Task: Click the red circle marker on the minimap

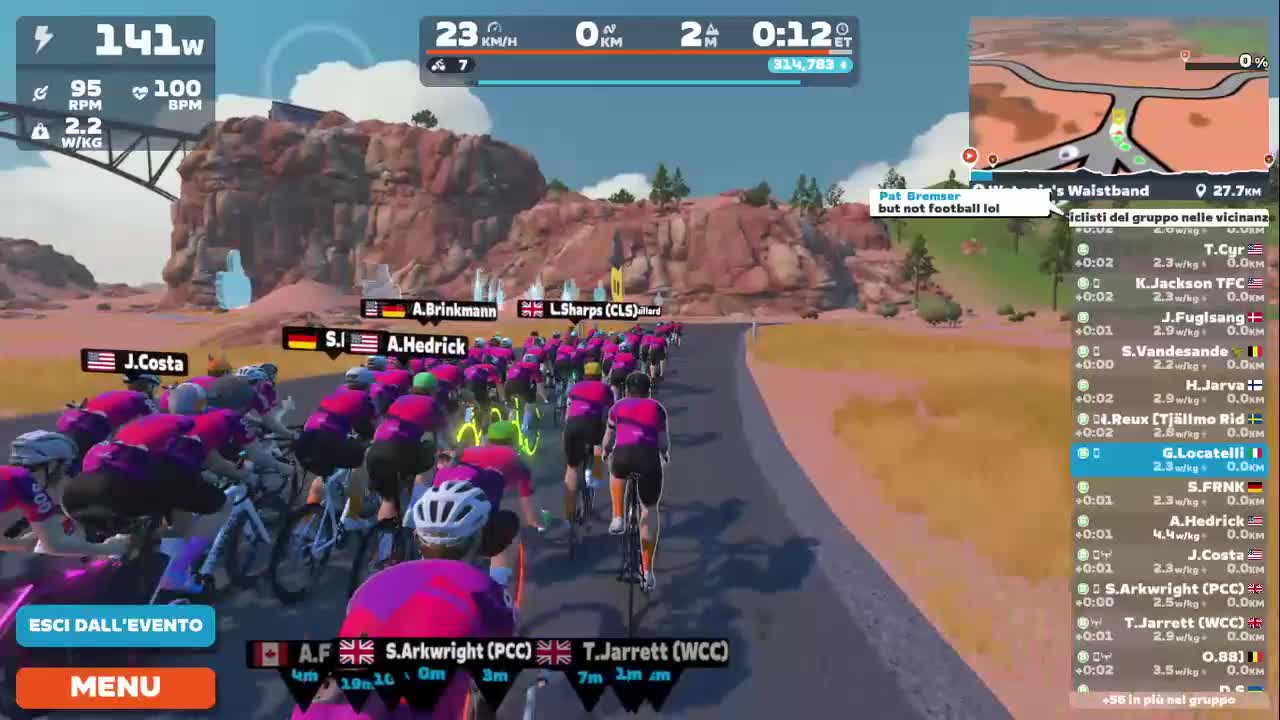Action: [969, 156]
